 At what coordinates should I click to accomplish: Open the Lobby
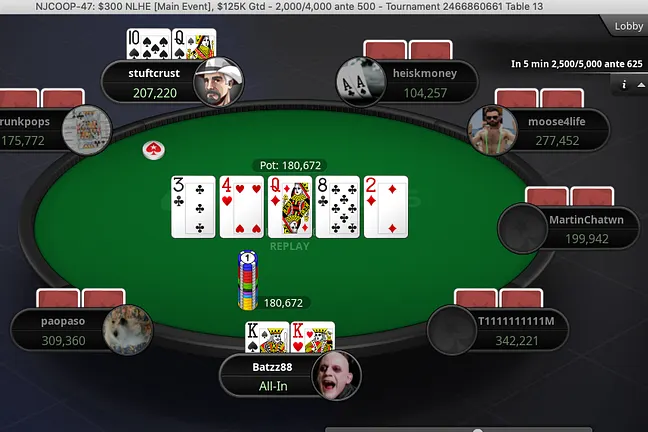(627, 25)
